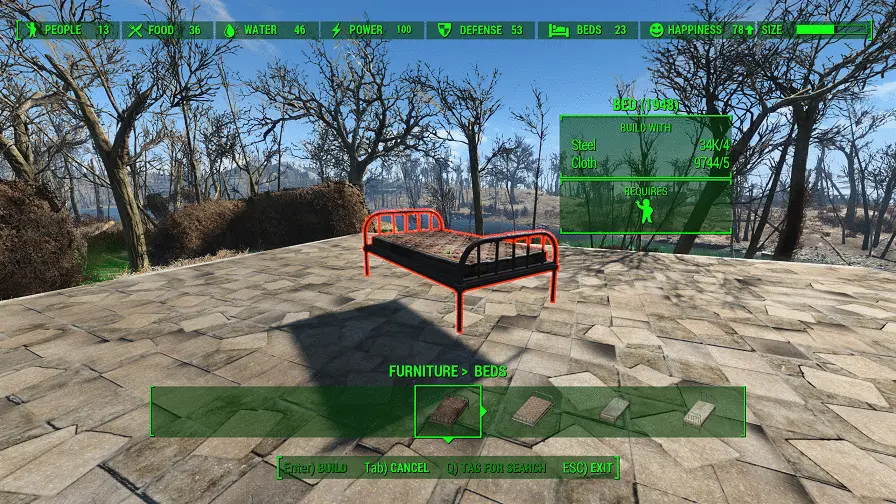Click the BUILD button
Screen dimensions: 896x504
(x=315, y=468)
